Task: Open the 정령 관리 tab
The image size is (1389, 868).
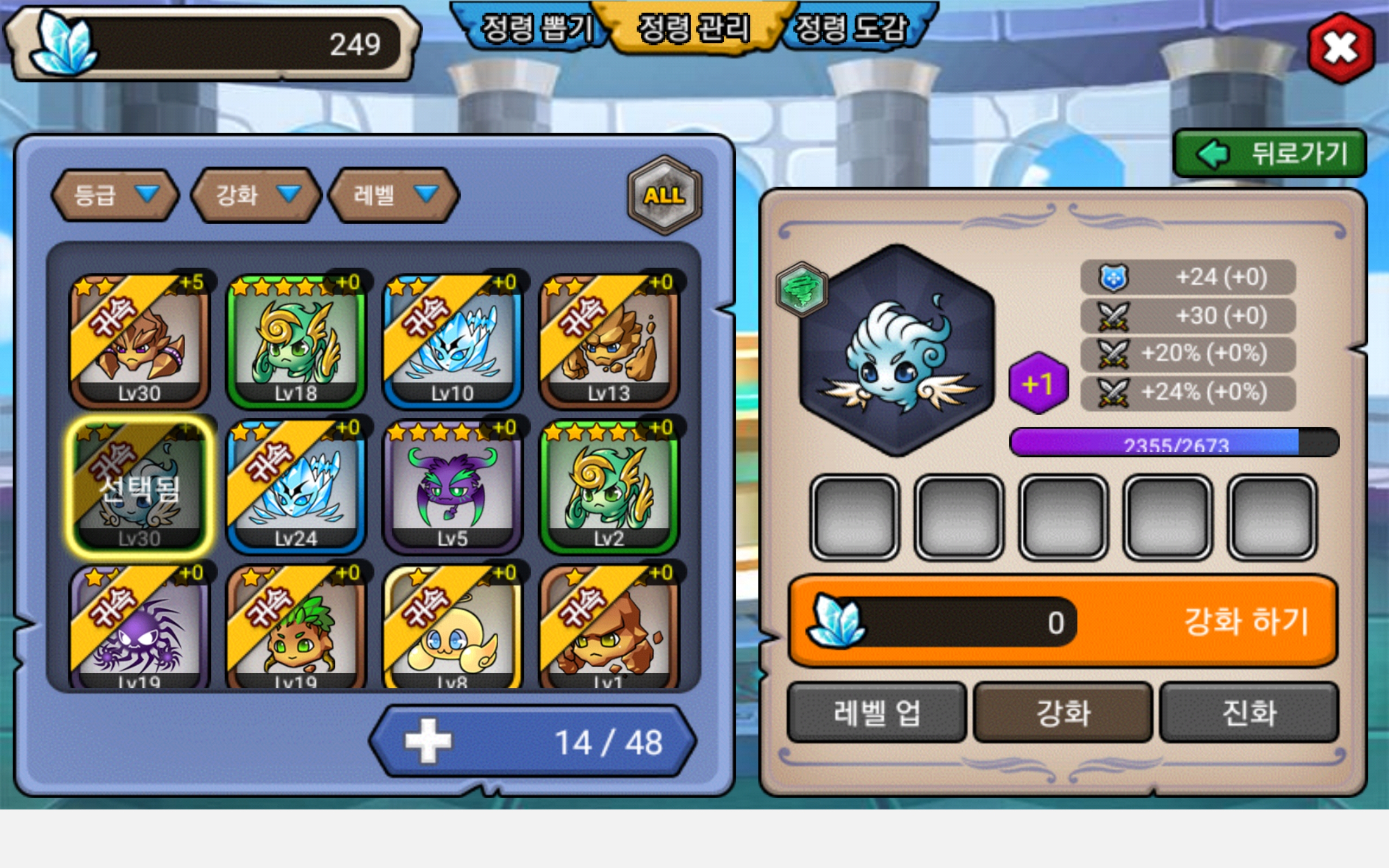Action: point(693,29)
